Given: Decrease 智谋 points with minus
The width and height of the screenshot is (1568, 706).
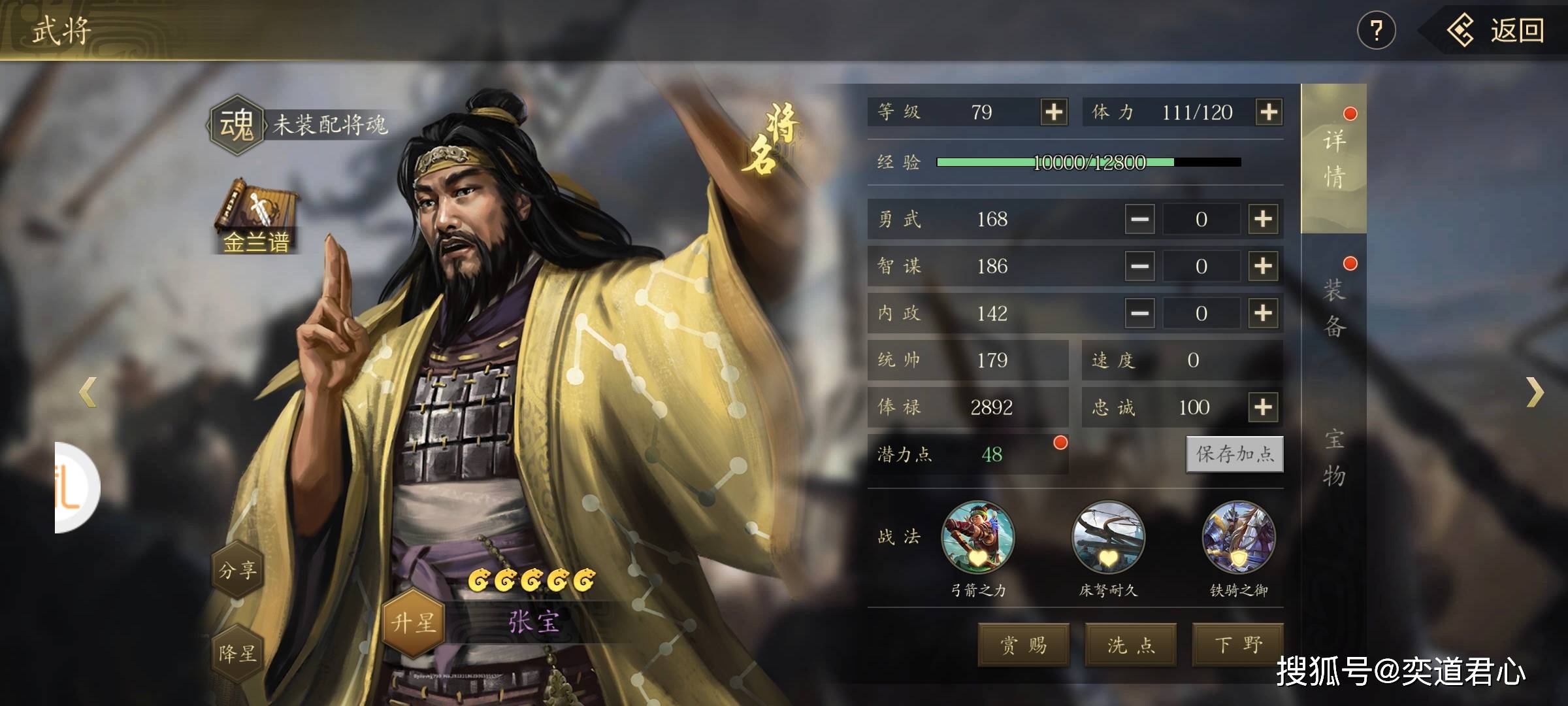Looking at the screenshot, I should tap(1140, 266).
